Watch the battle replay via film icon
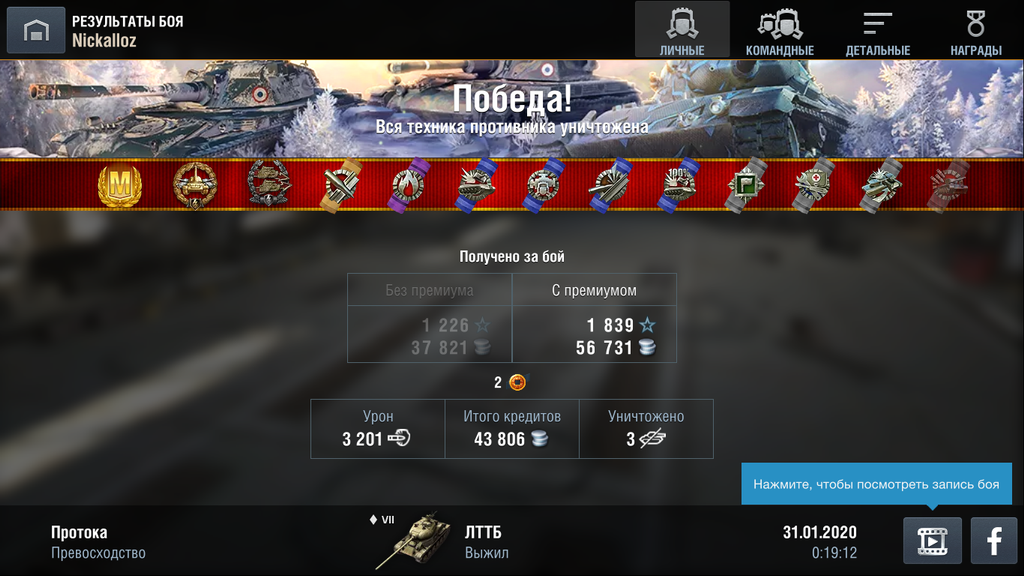This screenshot has width=1024, height=576. (x=932, y=541)
